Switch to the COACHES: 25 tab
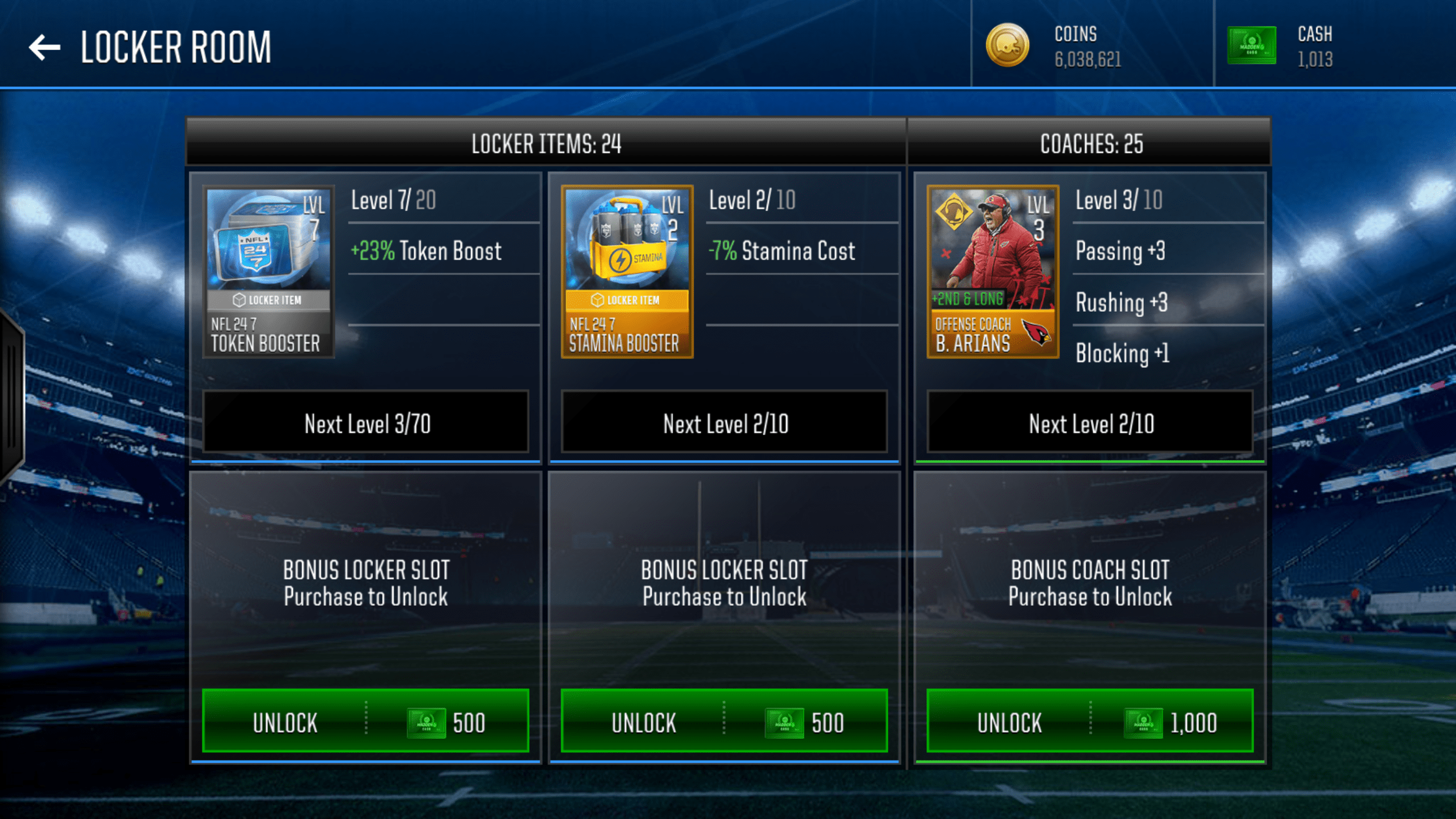This screenshot has height=819, width=1456. [1091, 144]
